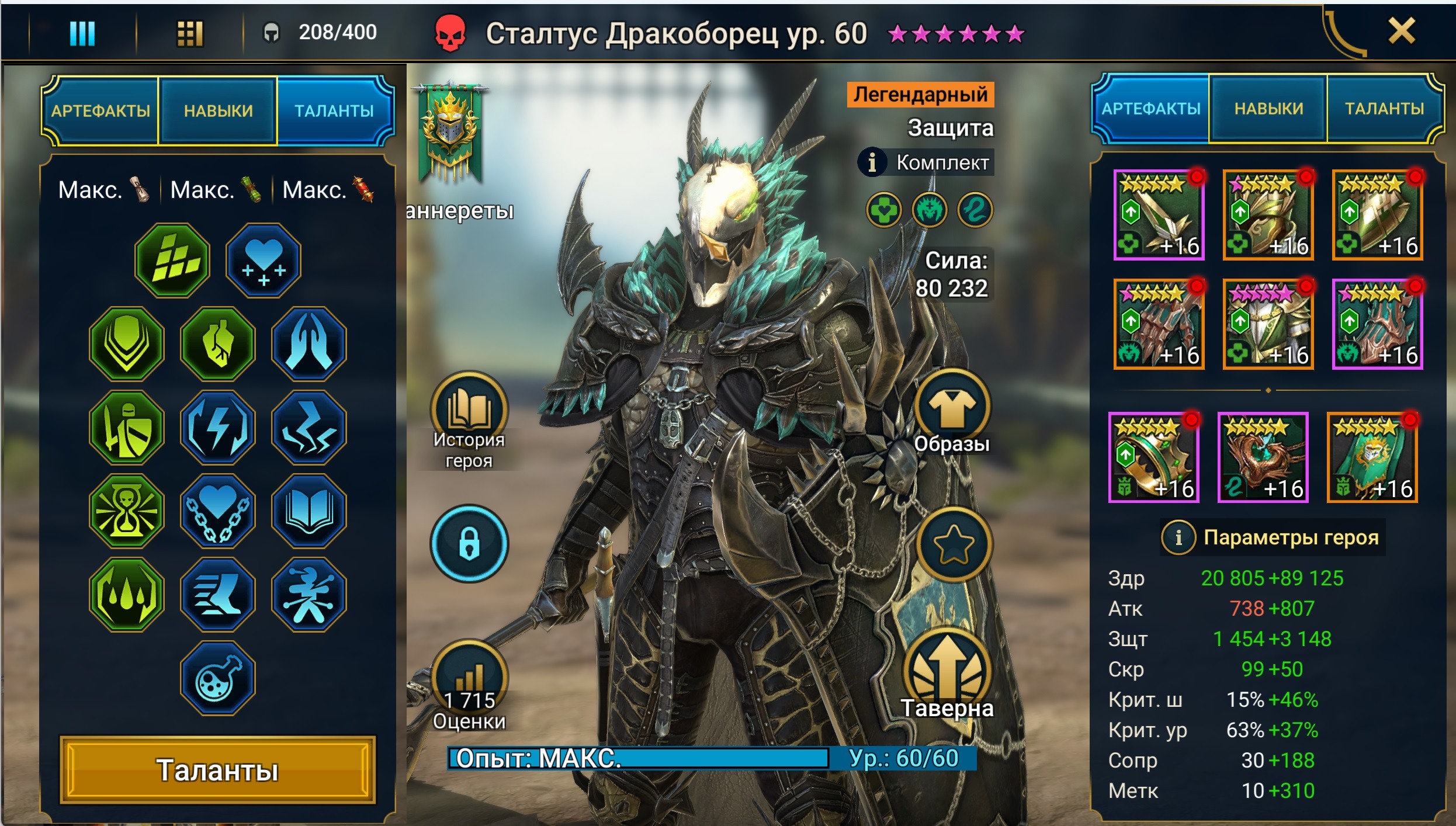Select left panel Артефакты tab
This screenshot has height=826, width=1456.
coord(100,110)
